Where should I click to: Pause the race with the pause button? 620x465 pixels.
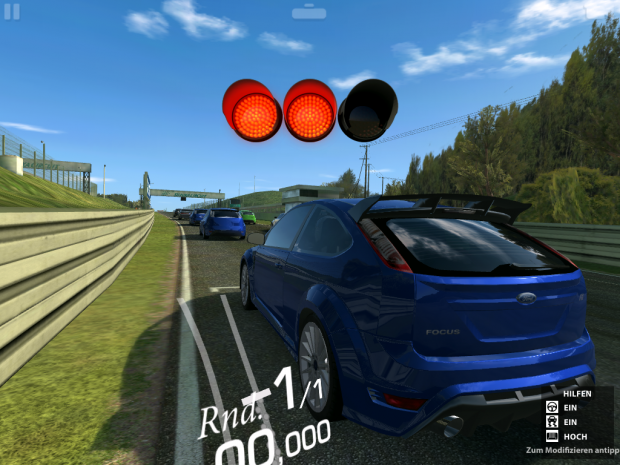click(12, 11)
